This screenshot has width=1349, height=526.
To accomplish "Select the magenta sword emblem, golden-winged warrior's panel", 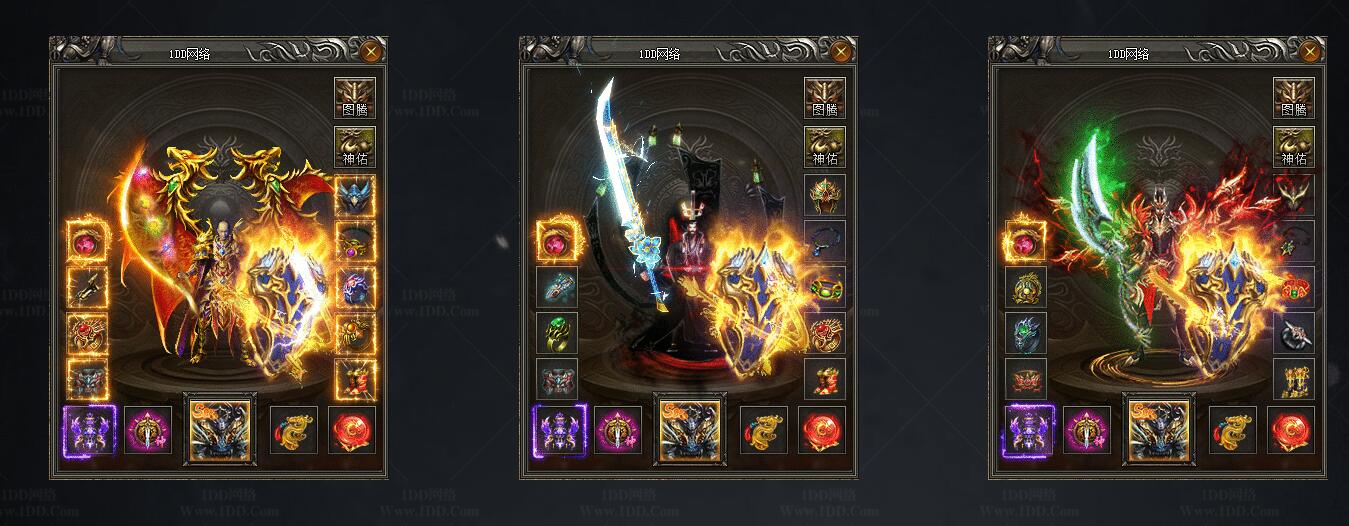I will point(148,430).
